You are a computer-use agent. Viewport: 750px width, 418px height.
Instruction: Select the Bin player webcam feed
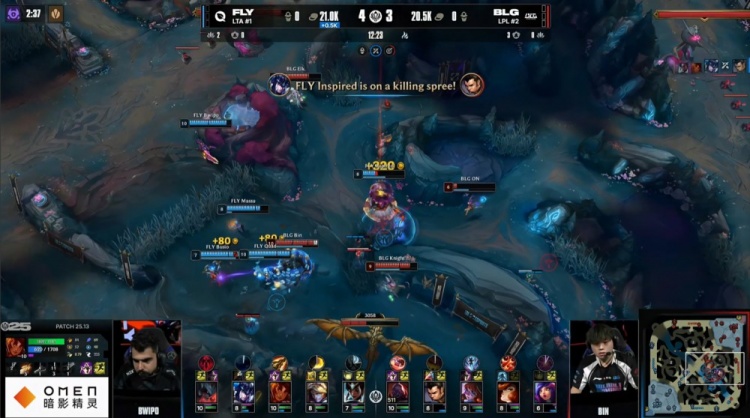604,363
